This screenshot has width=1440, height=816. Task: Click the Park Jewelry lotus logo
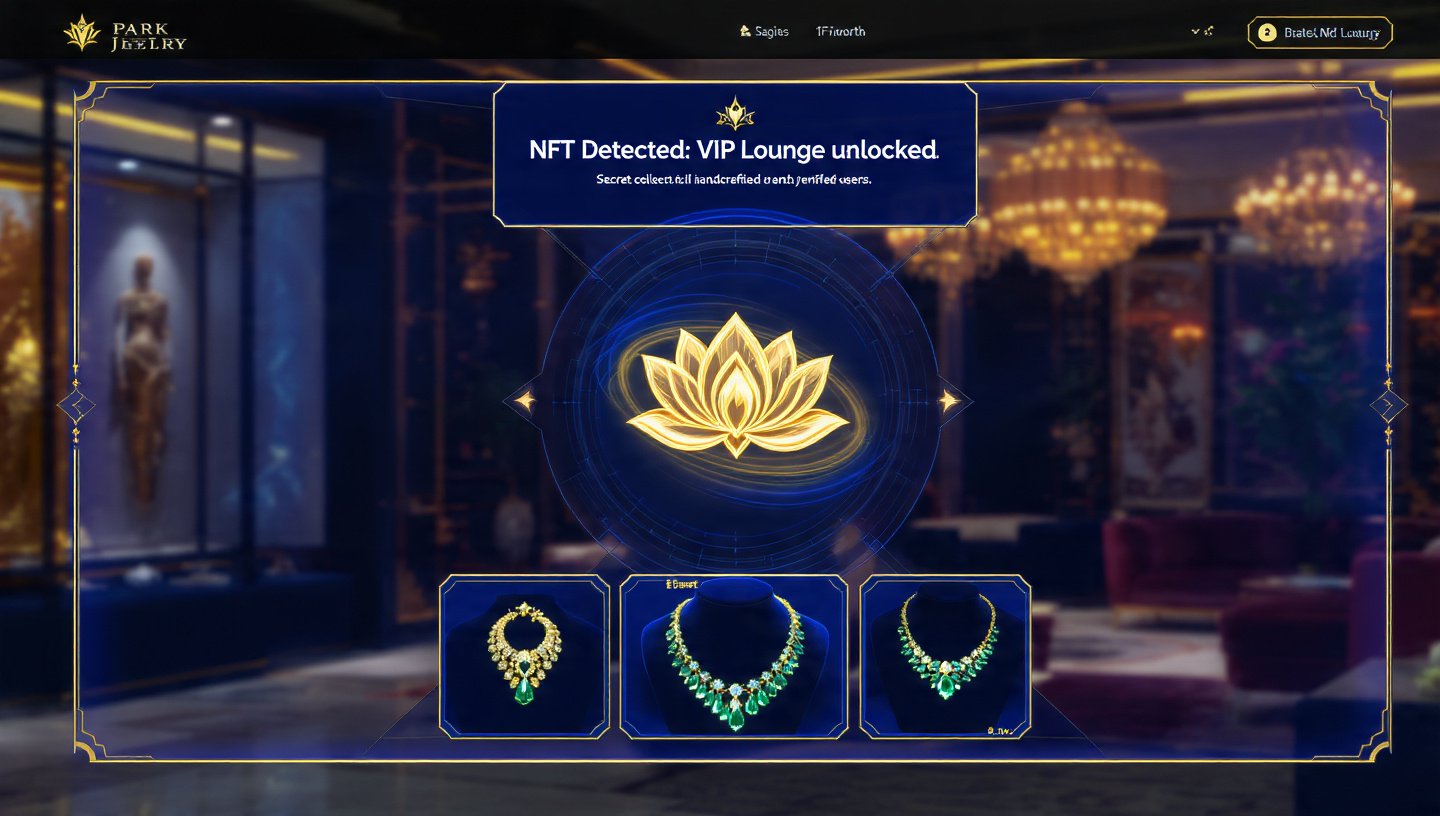click(x=80, y=30)
